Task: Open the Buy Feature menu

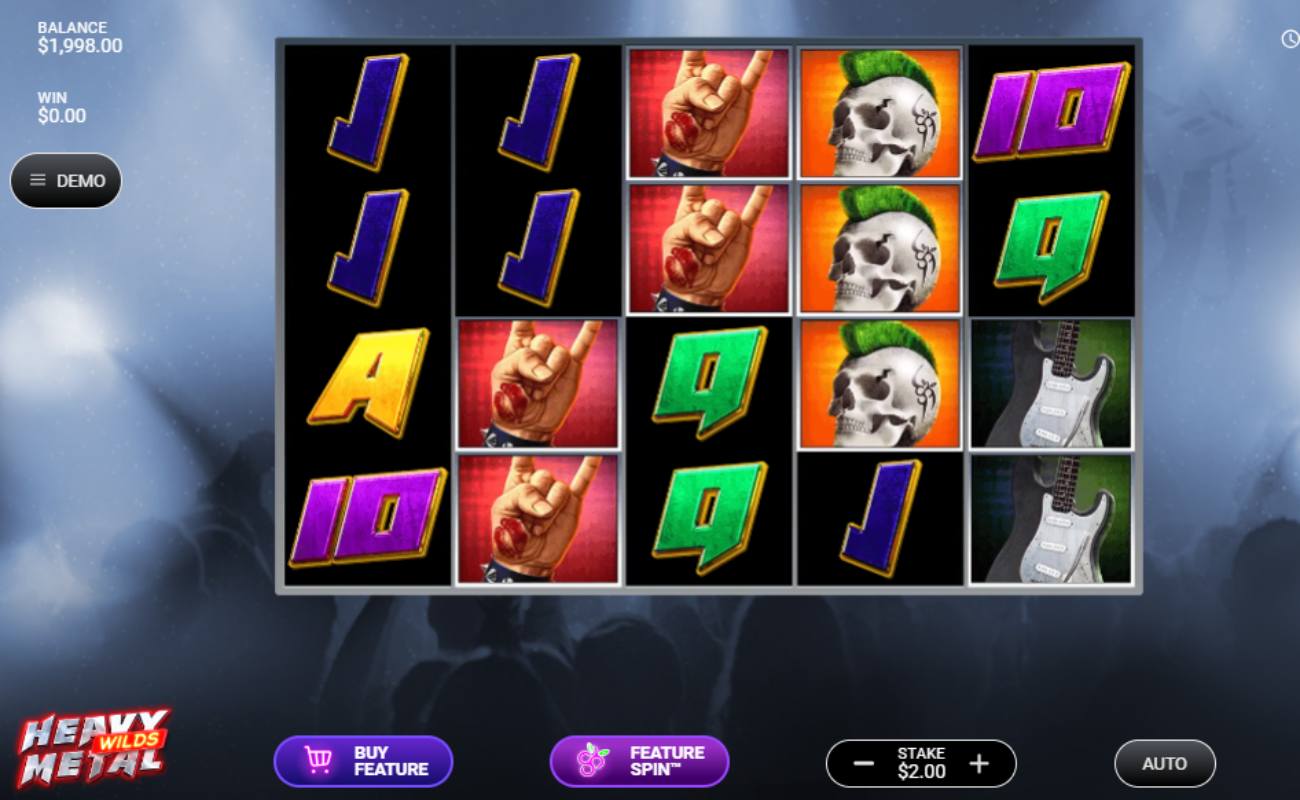Action: [x=364, y=760]
